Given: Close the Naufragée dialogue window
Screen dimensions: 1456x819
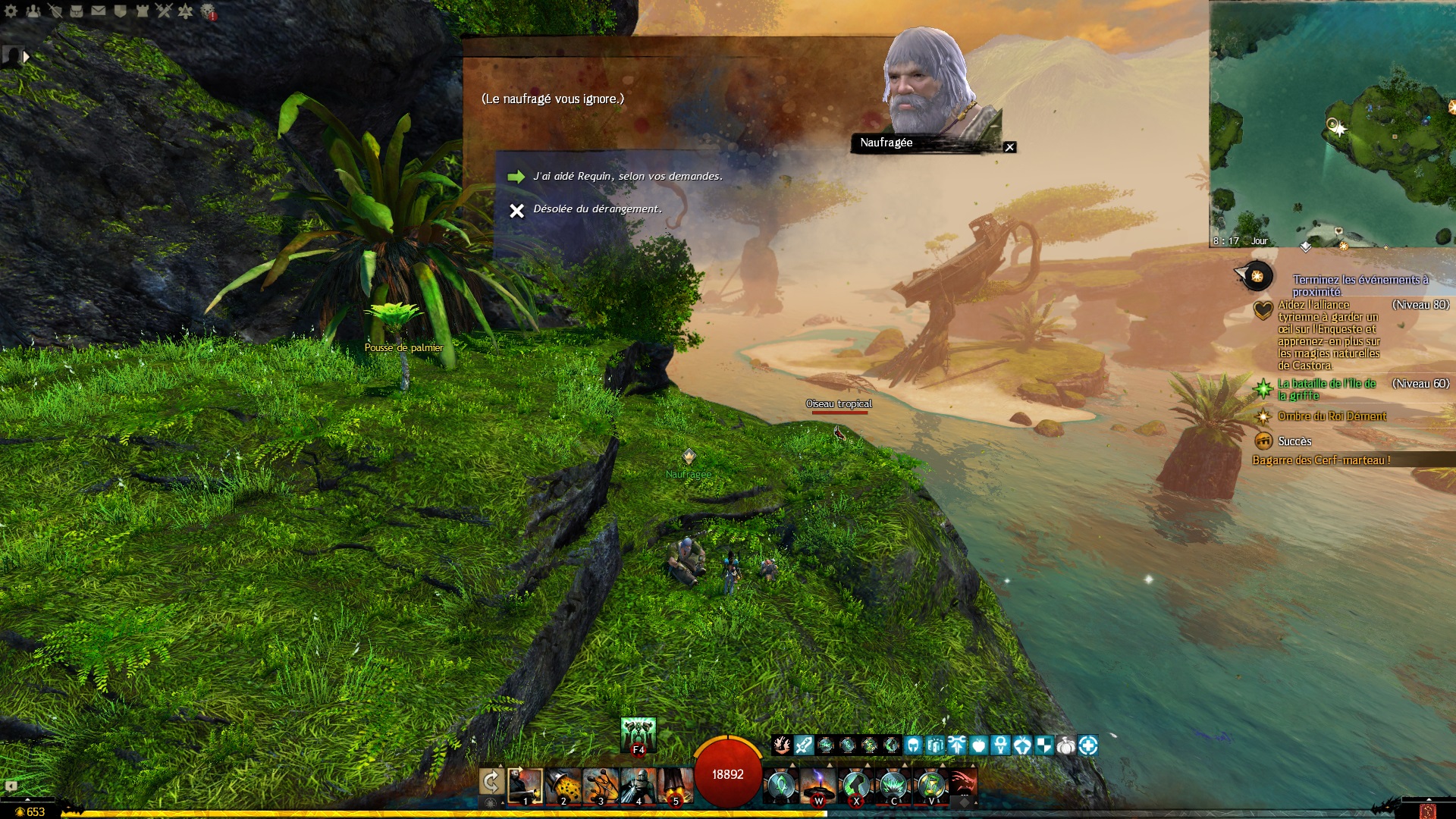Looking at the screenshot, I should pos(1009,147).
